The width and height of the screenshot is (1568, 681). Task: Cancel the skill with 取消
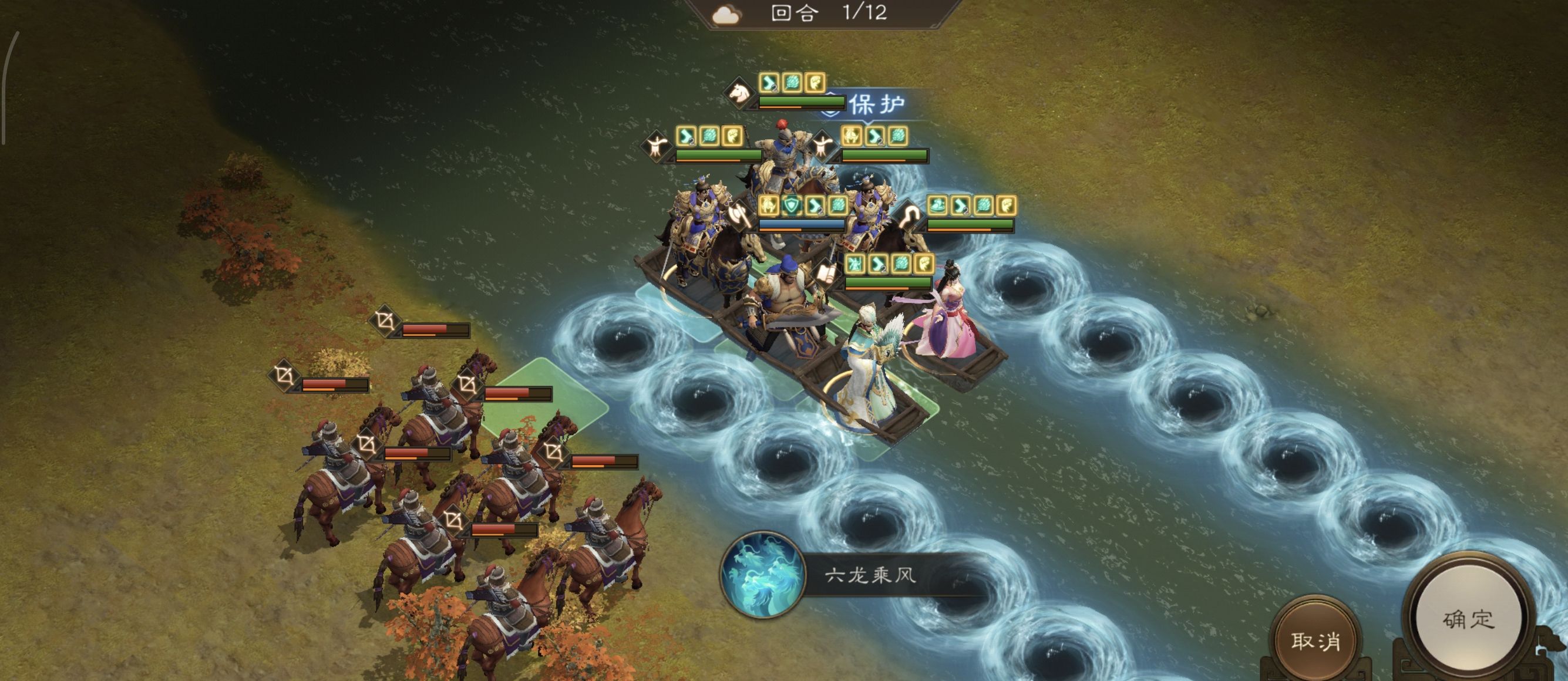(1315, 641)
